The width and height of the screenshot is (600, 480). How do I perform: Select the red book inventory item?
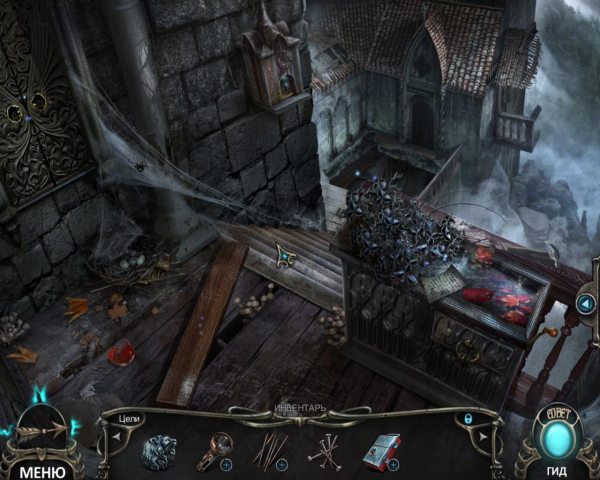(381, 452)
